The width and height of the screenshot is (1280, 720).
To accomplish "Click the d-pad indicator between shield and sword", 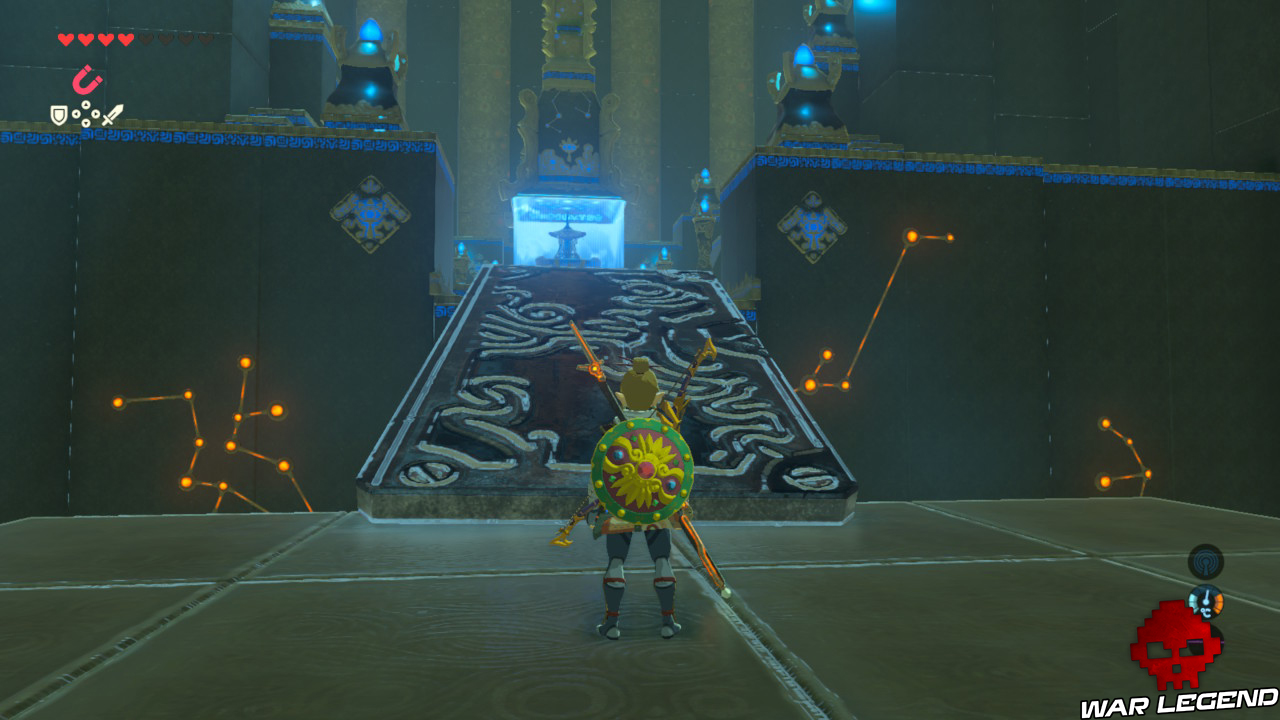I will click(86, 113).
